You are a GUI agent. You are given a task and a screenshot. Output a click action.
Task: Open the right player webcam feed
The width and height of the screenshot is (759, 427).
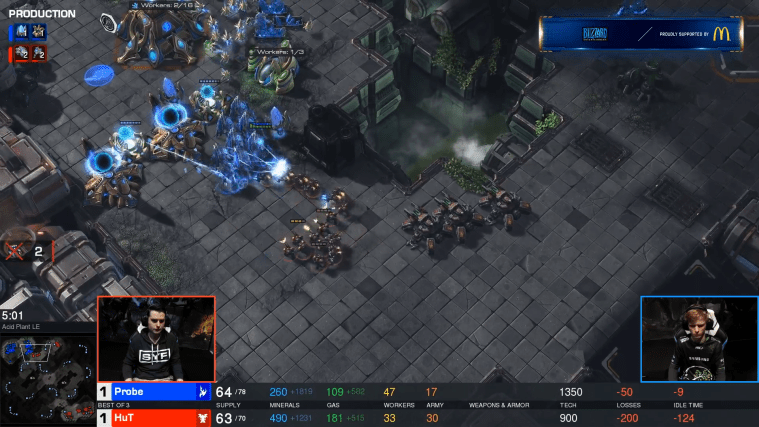[x=699, y=339]
